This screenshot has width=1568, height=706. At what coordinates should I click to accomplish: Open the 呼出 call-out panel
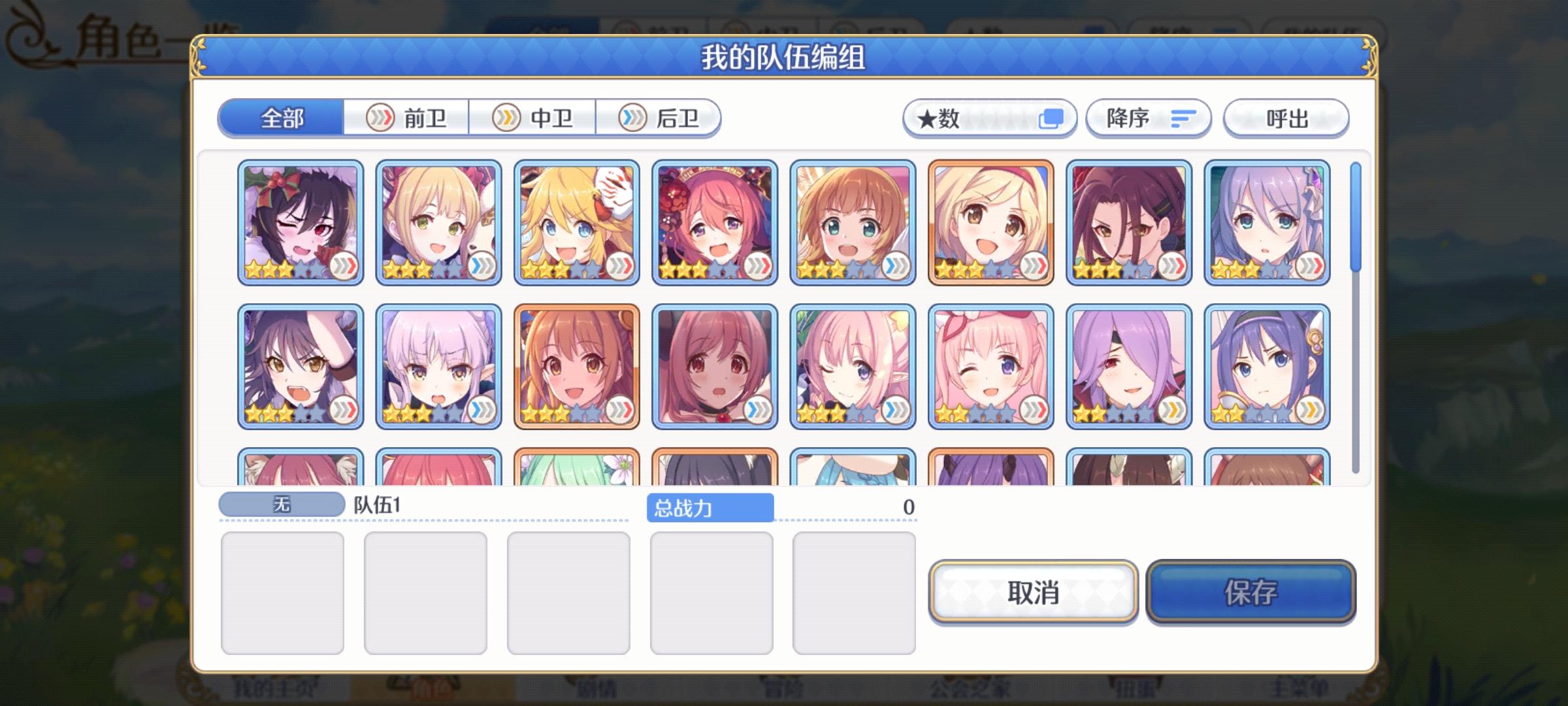point(1285,118)
